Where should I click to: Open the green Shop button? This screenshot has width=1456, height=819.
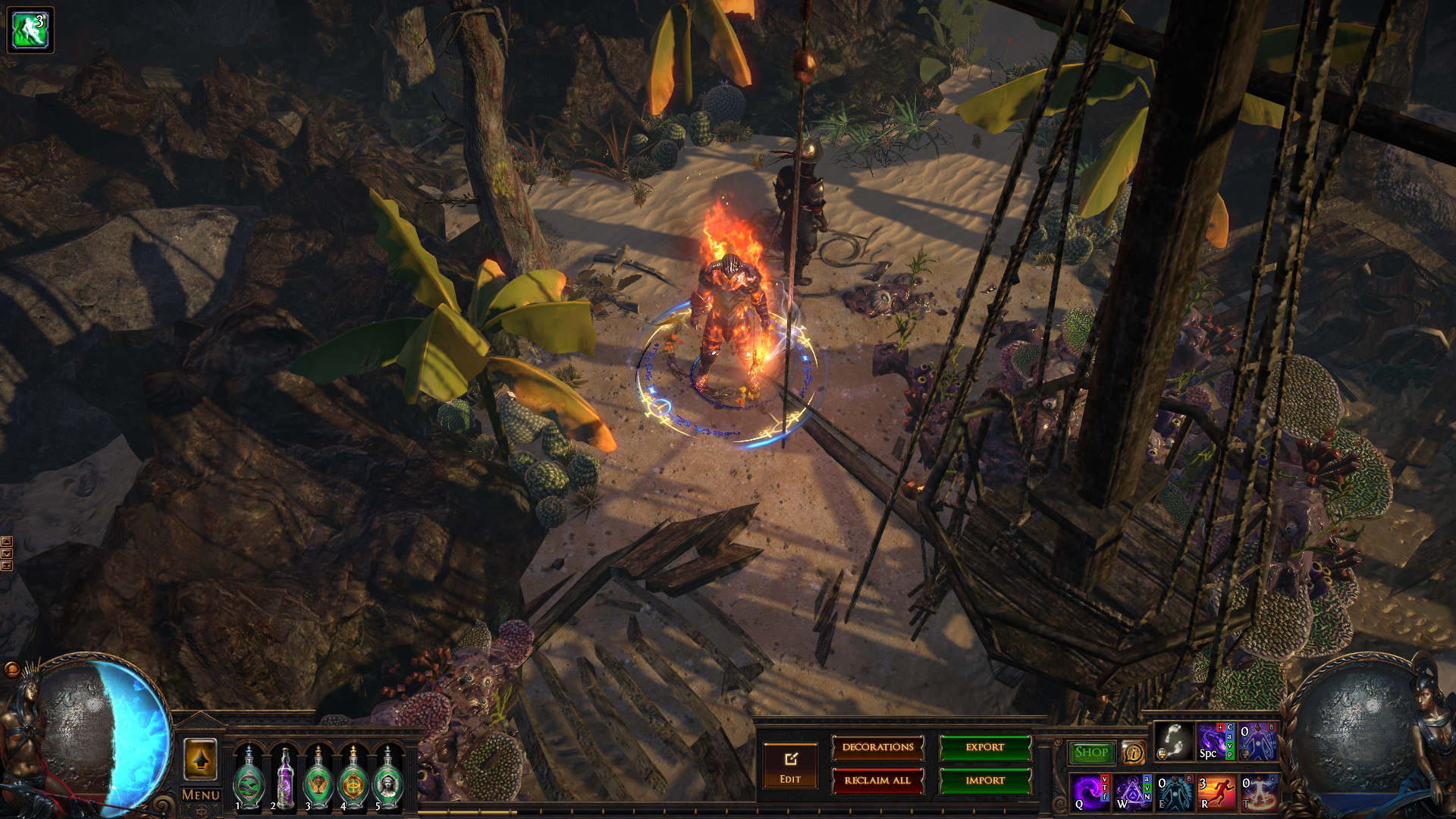(1091, 752)
